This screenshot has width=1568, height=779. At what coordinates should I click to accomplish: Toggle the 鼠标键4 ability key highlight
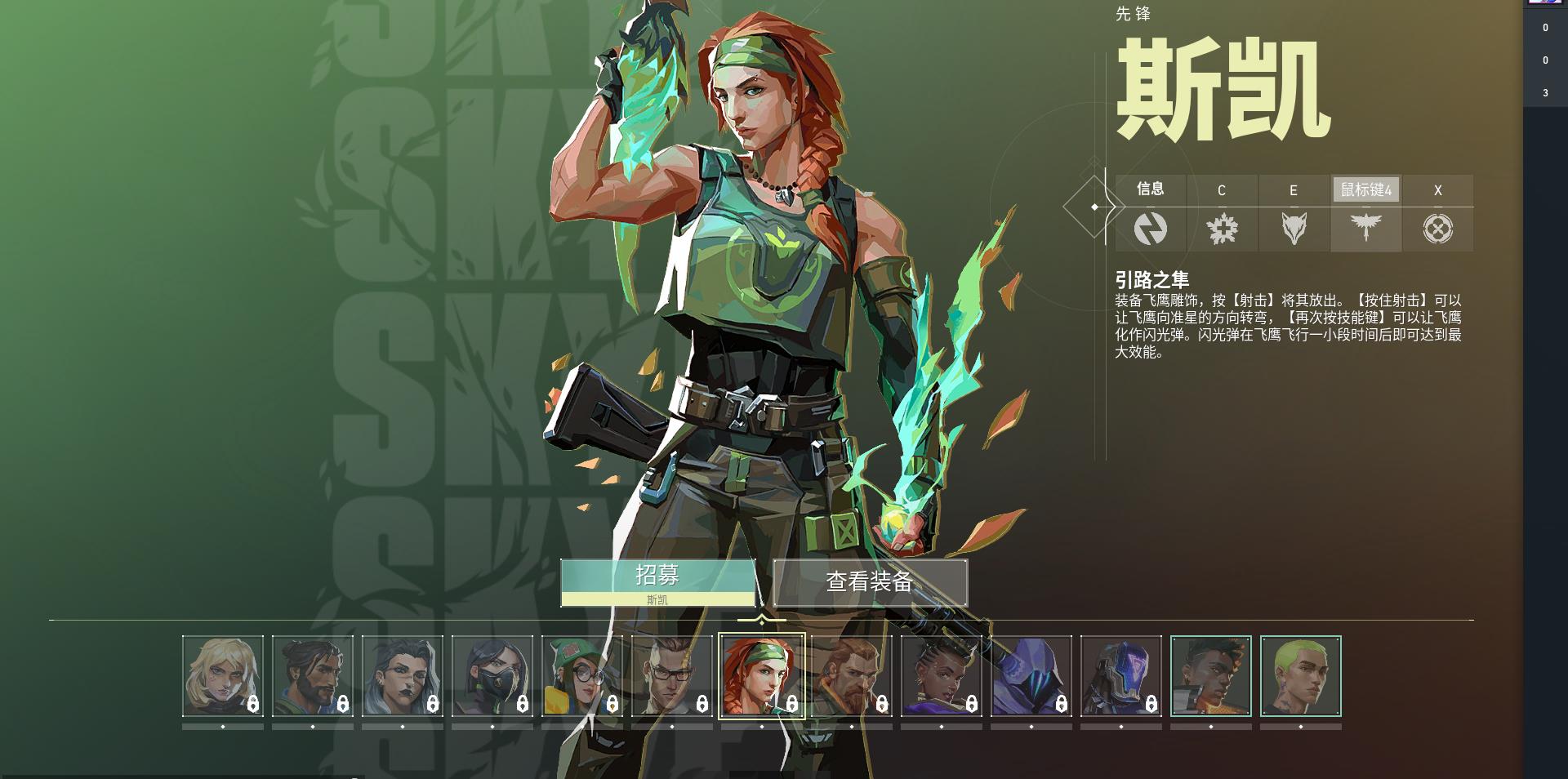1365,190
